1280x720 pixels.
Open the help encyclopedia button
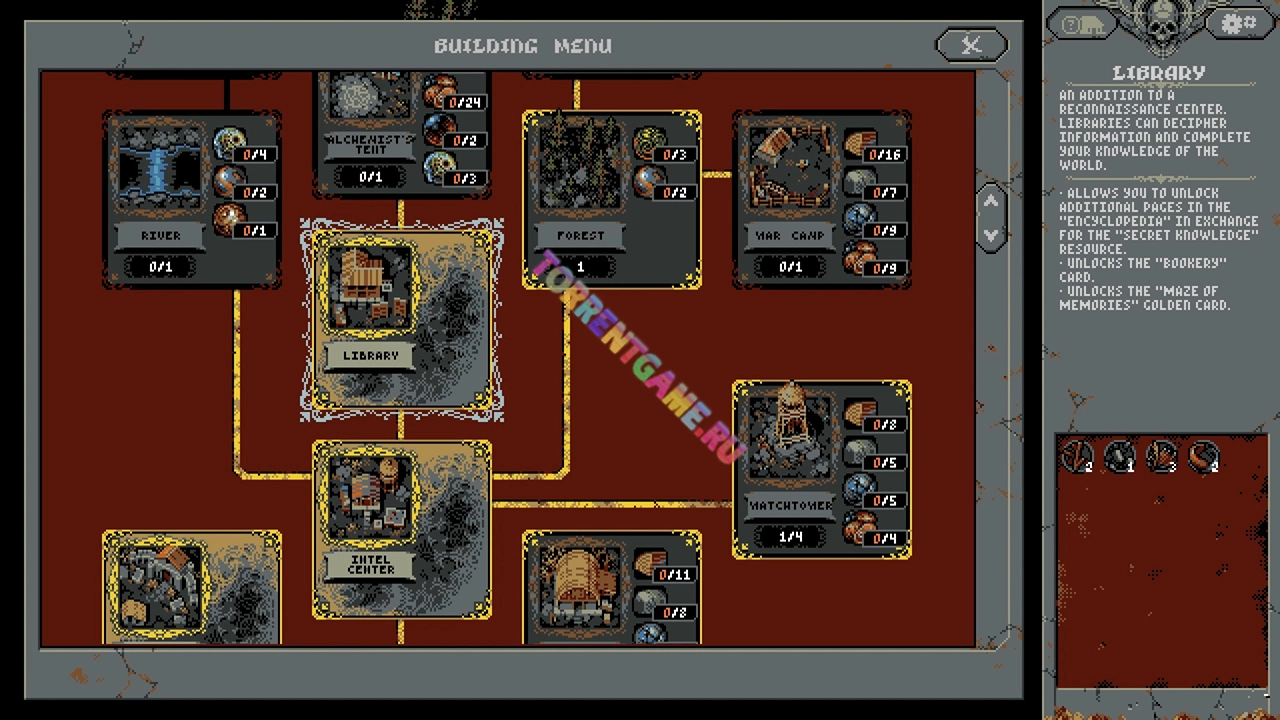(x=1082, y=25)
